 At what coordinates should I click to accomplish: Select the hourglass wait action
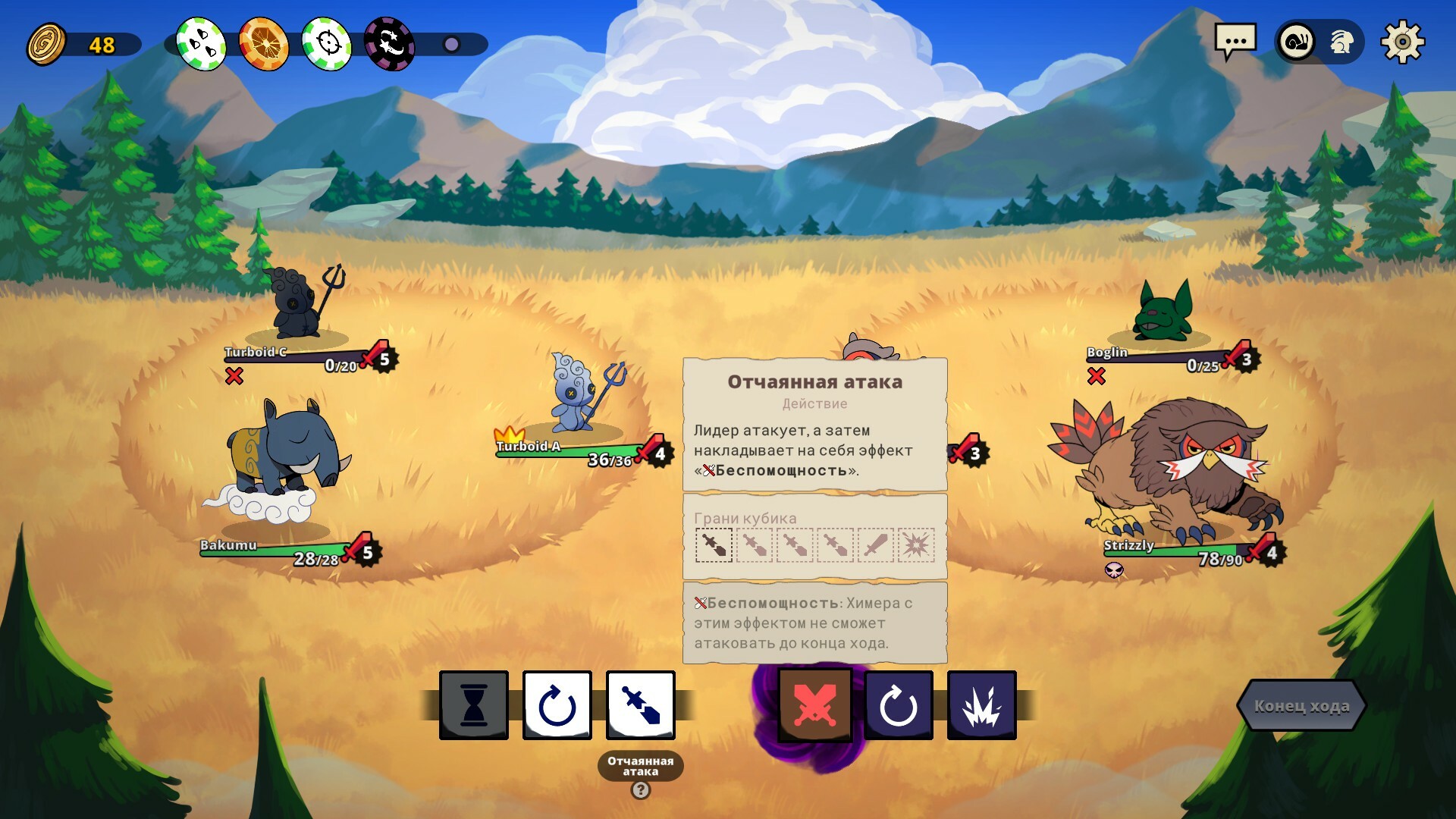(x=473, y=704)
